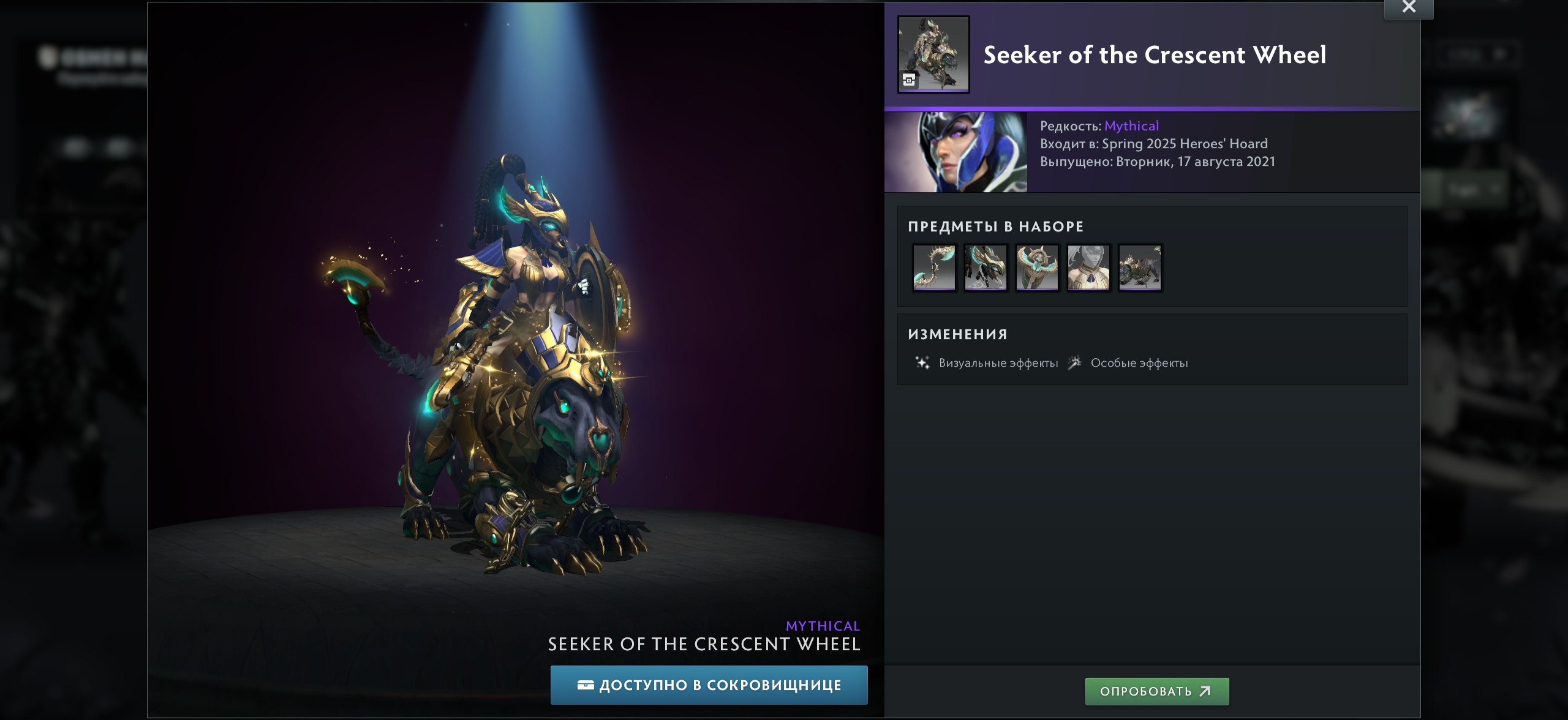The image size is (1568, 720).
Task: Select the golden shoulder armor item
Action: click(1088, 268)
